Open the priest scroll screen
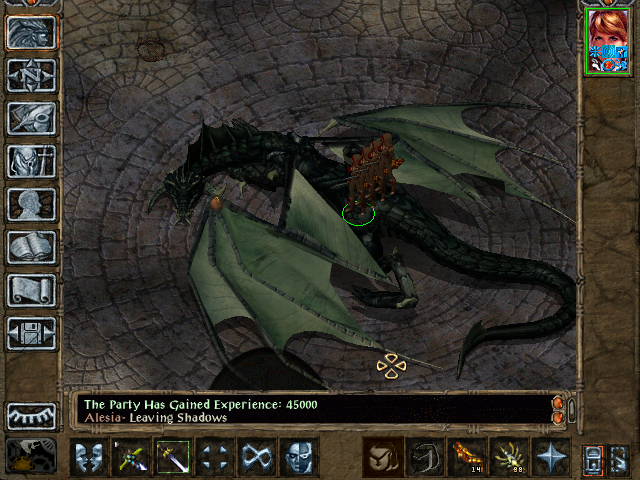Image resolution: width=640 pixels, height=480 pixels. pos(31,290)
